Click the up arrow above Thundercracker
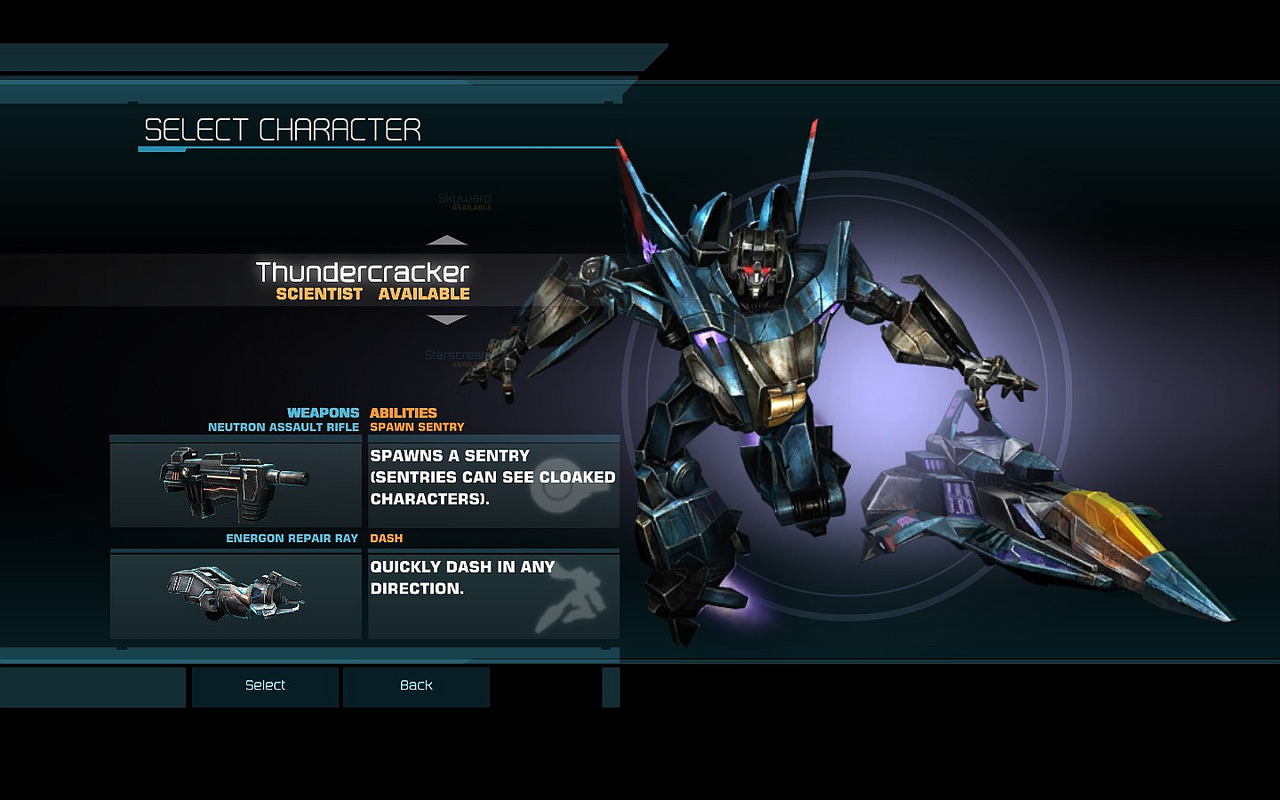This screenshot has width=1280, height=800. (x=447, y=241)
